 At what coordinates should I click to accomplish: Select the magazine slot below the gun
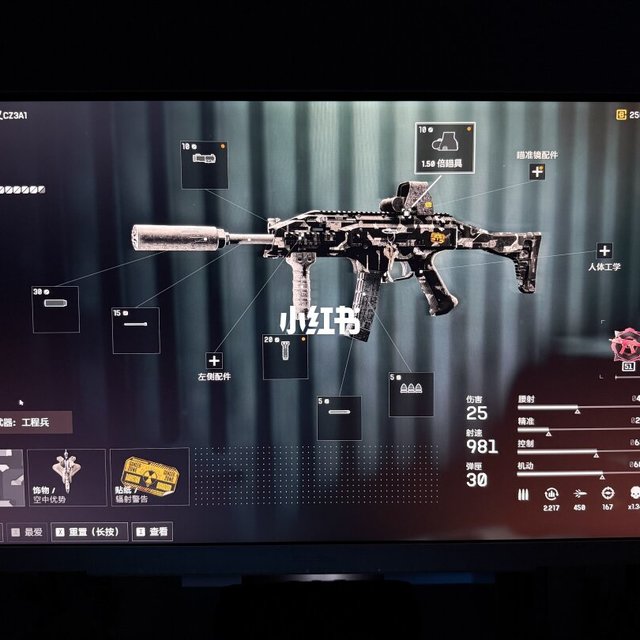[339, 418]
